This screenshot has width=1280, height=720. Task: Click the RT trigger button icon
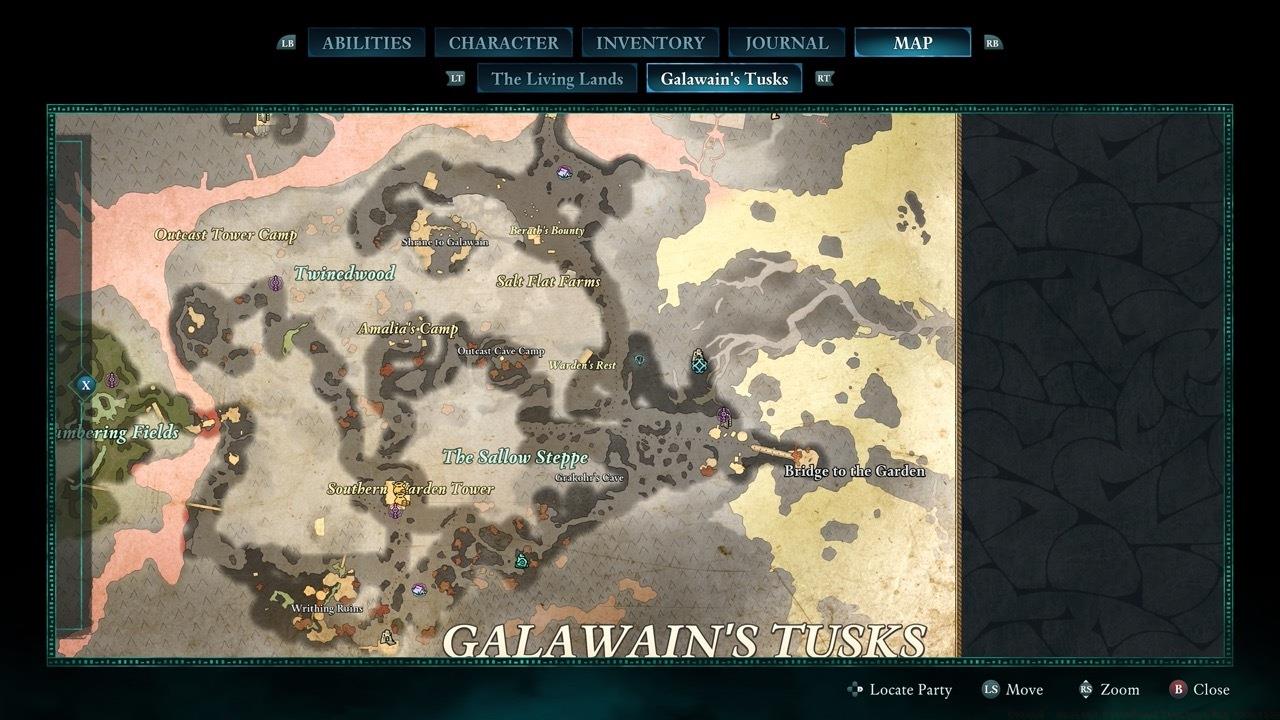coord(824,78)
